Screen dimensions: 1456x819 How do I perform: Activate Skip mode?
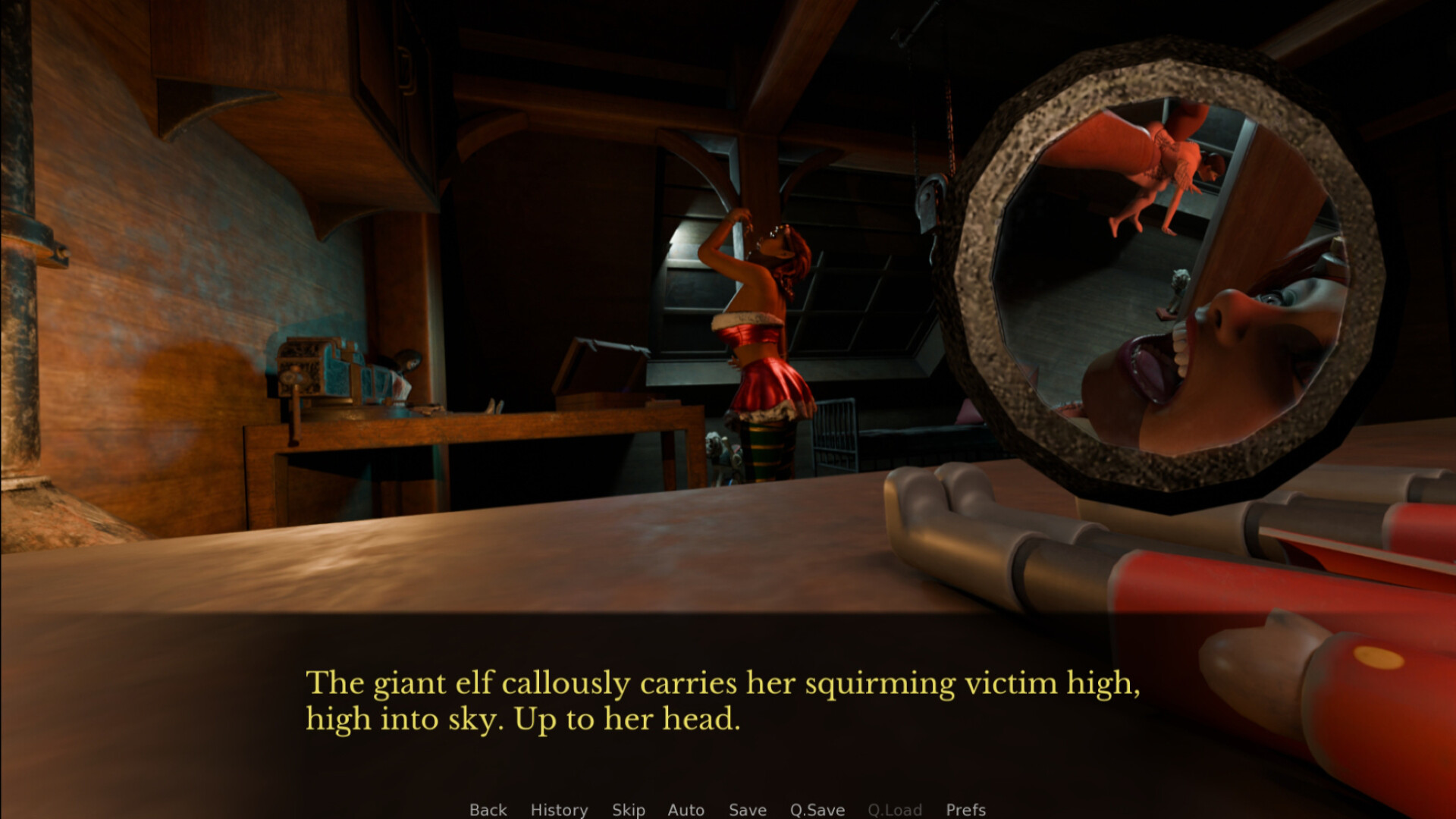tap(628, 809)
